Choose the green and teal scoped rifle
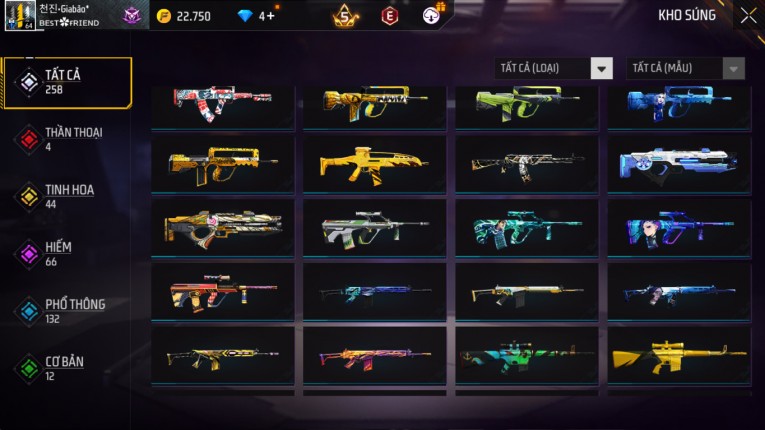The height and width of the screenshot is (430, 765). tap(527, 227)
